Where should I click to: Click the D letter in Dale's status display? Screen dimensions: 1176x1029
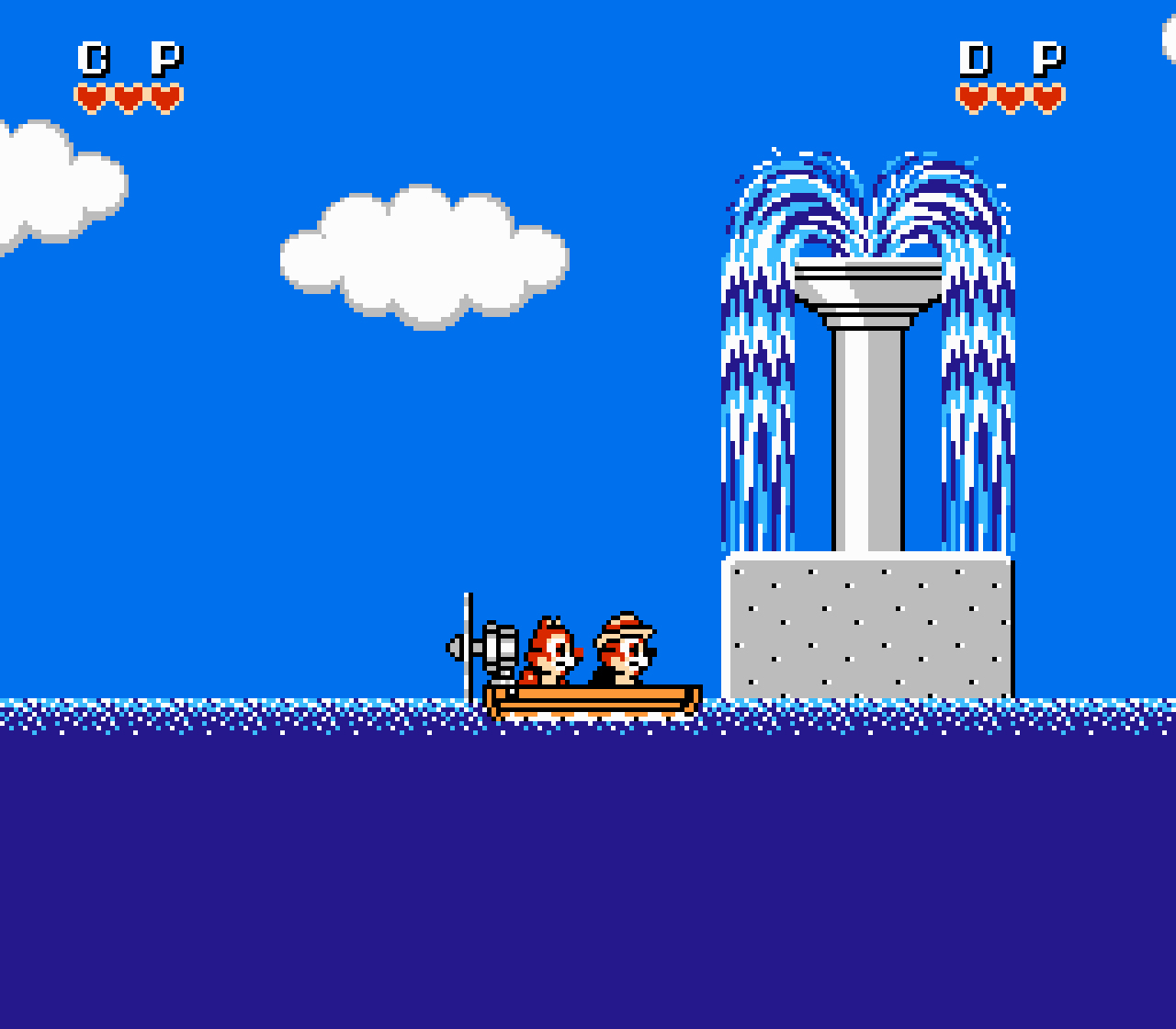[972, 57]
